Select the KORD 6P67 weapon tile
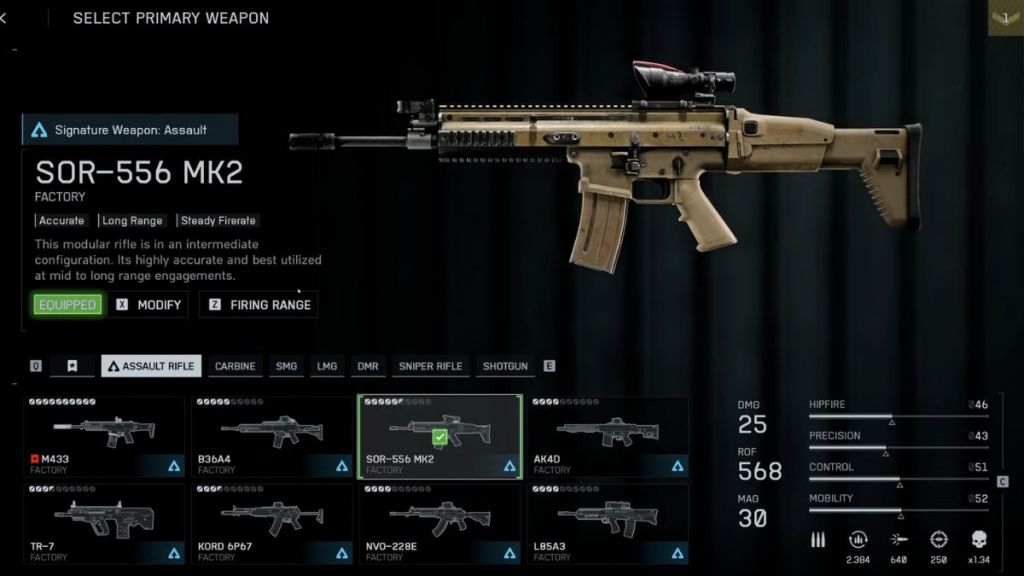This screenshot has height=576, width=1024. coord(272,522)
